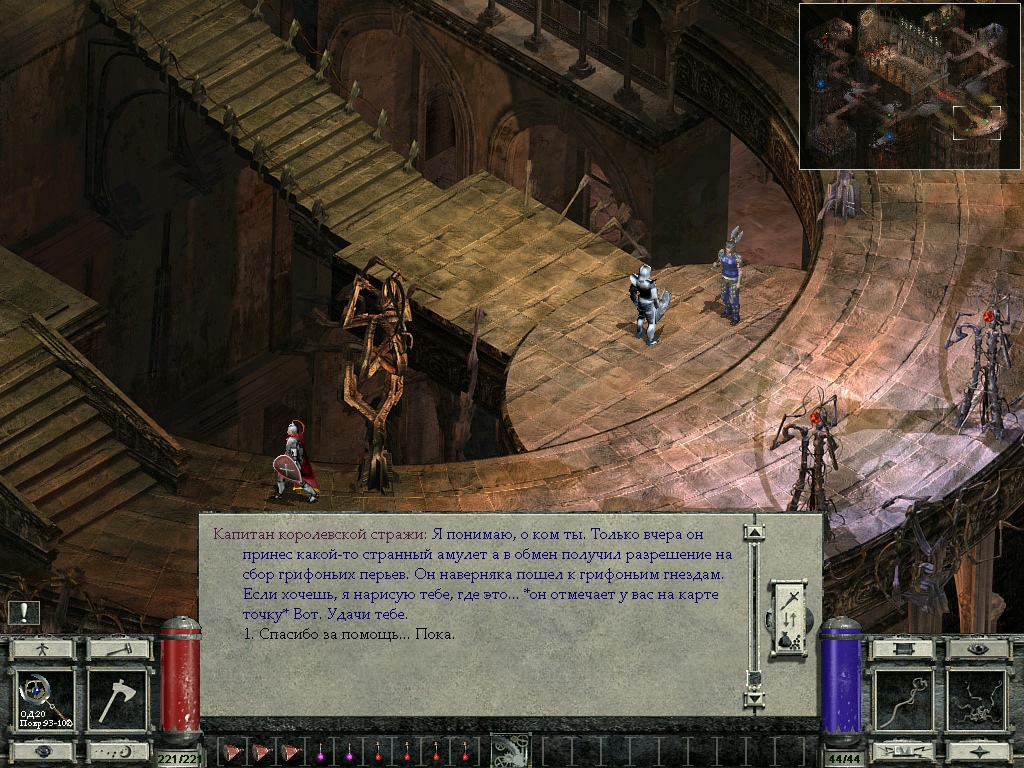Click the round gem button under the amulet slot
The height and width of the screenshot is (768, 1024).
(x=42, y=750)
